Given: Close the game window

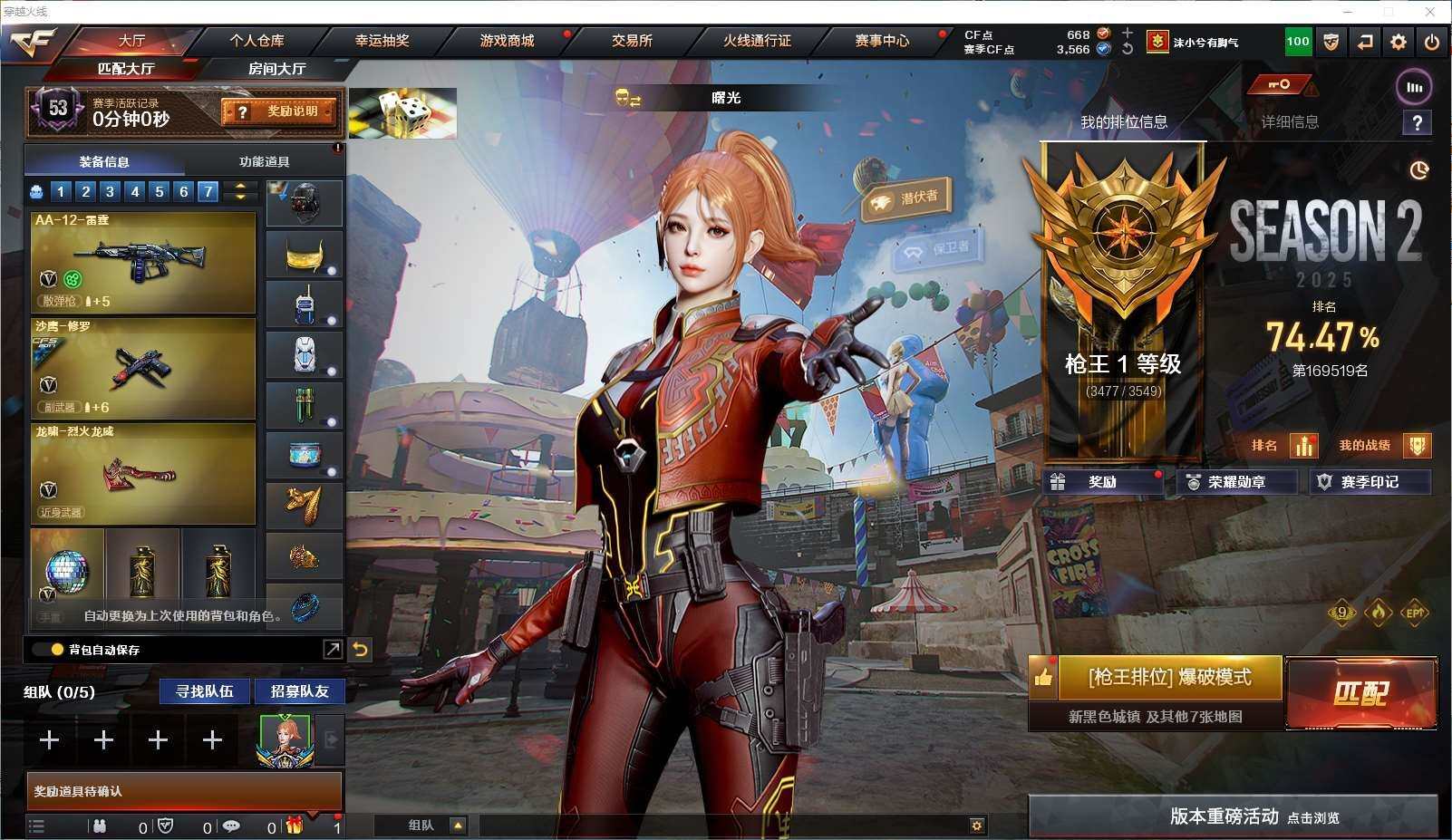Looking at the screenshot, I should click(x=1431, y=12).
